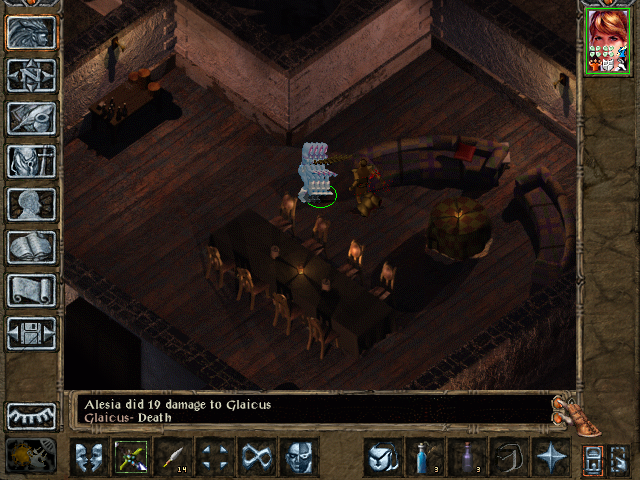Image resolution: width=640 pixels, height=480 pixels.
Task: Show the character record sheet
Action: tap(32, 204)
